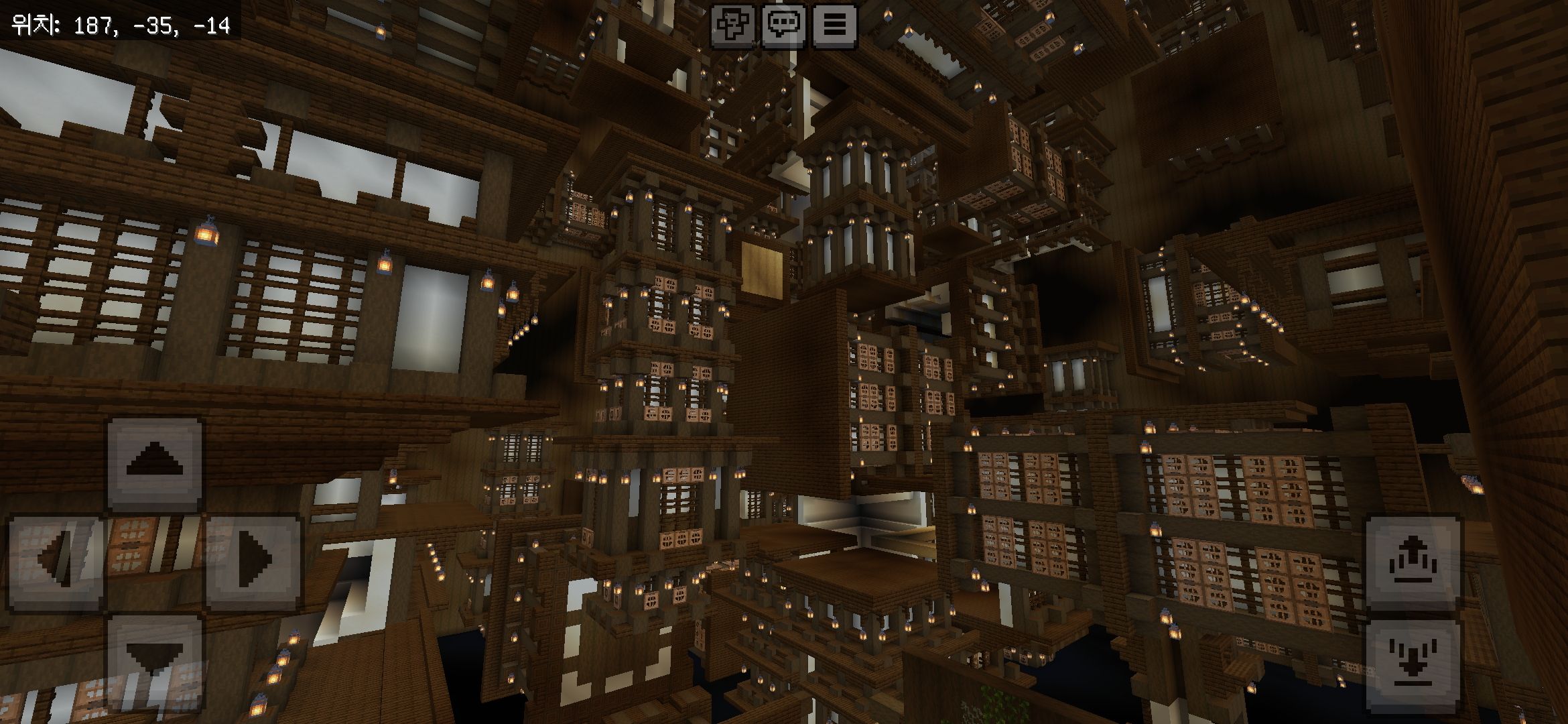Open the pause menu with three-line icon
The image size is (1568, 724).
834,25
